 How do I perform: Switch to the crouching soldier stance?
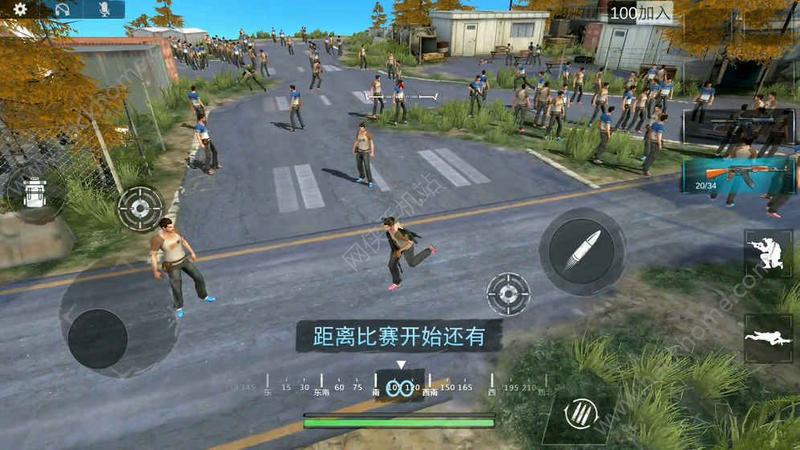pos(768,253)
